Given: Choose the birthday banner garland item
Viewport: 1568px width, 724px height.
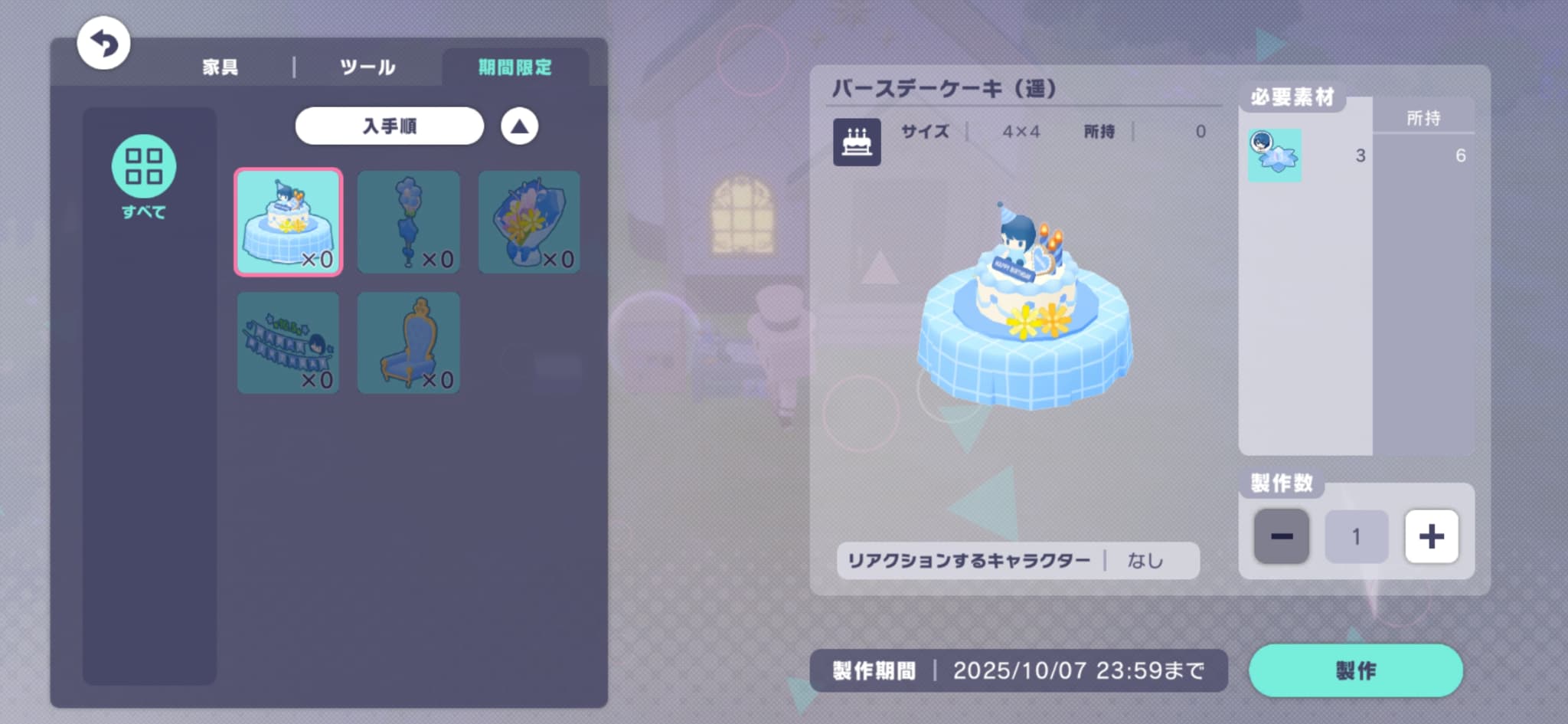Looking at the screenshot, I should pos(288,342).
